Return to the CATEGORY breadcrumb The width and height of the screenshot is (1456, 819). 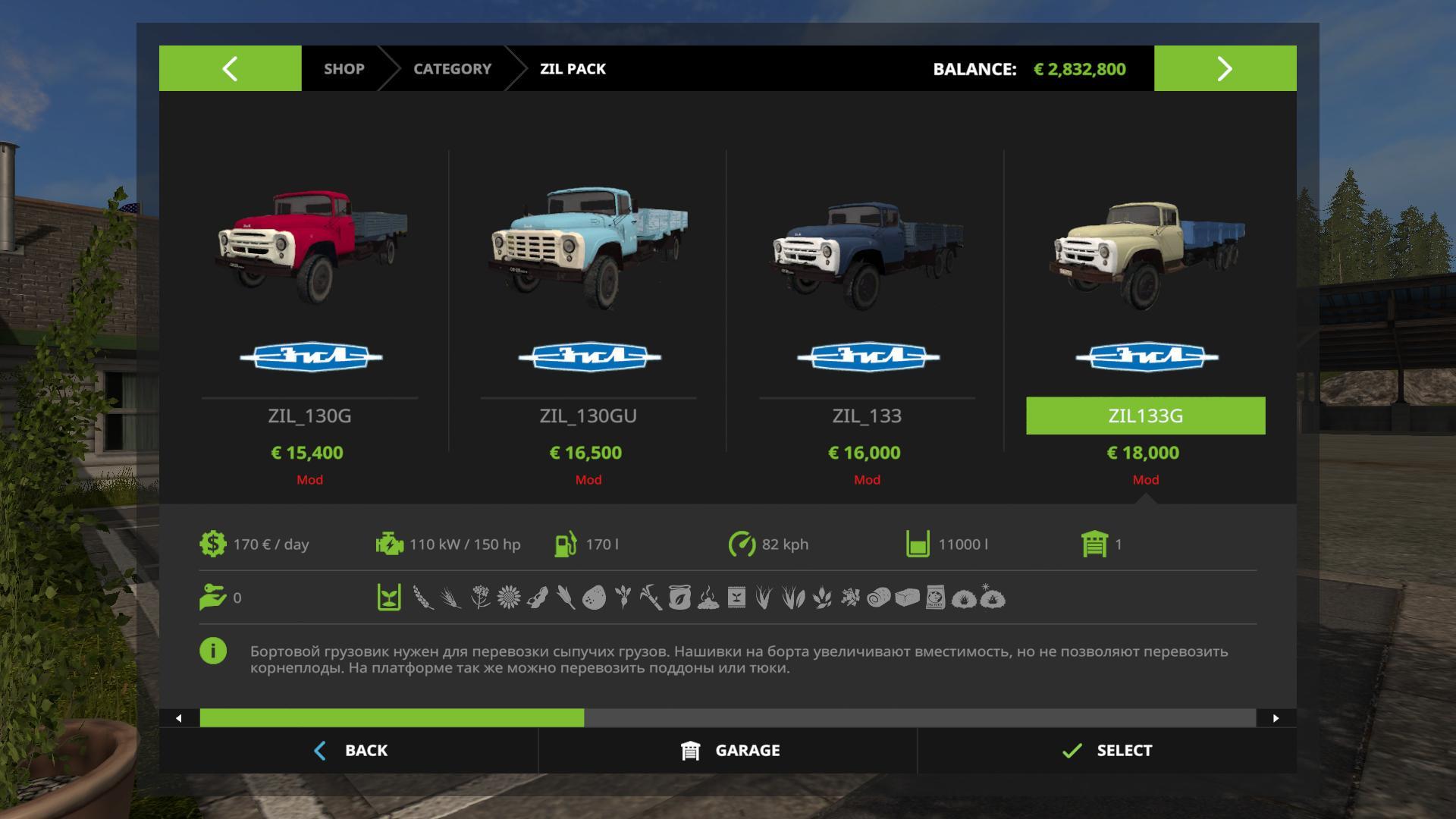(x=452, y=68)
